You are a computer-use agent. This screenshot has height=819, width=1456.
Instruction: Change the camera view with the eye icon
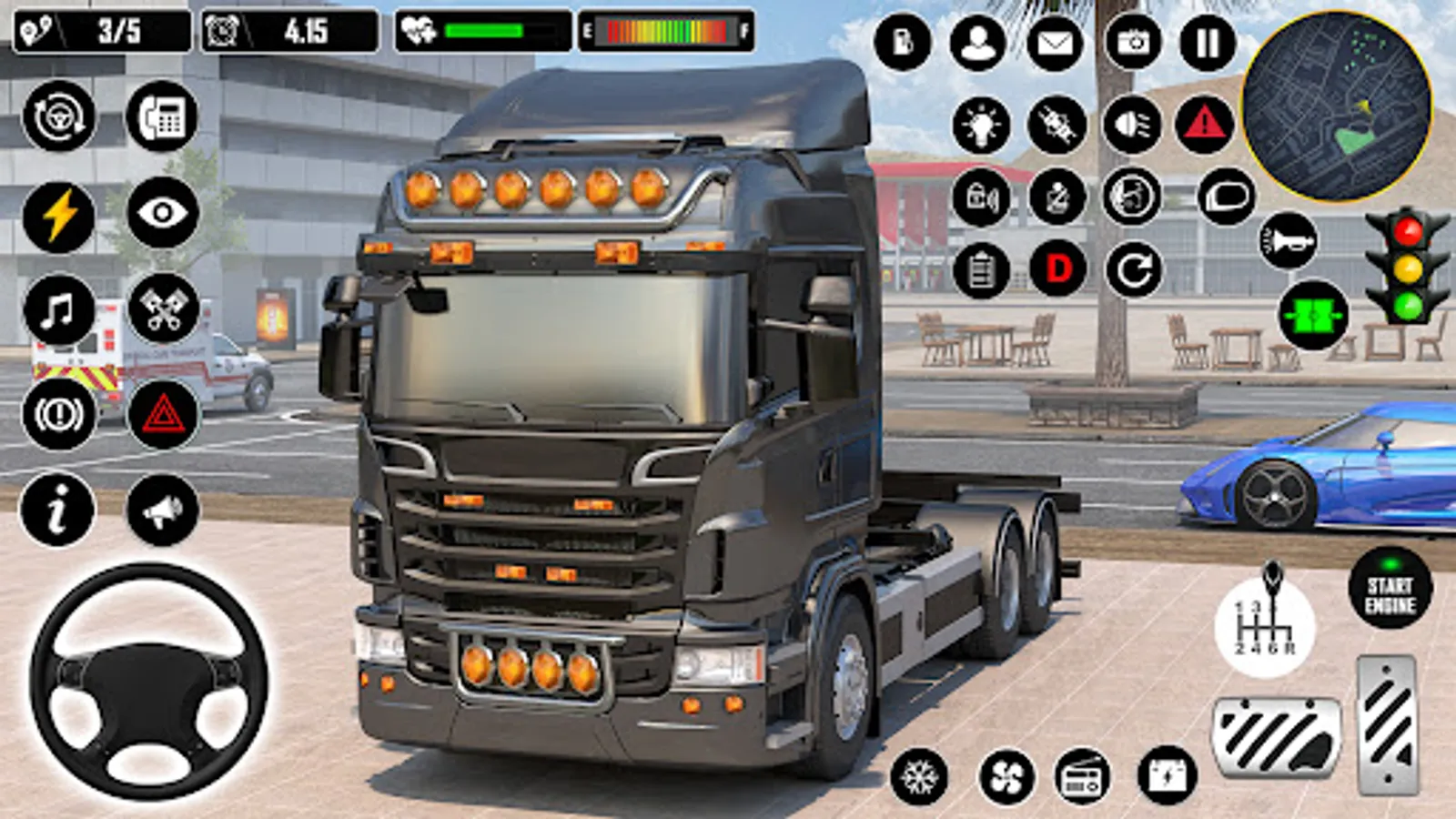163,213
